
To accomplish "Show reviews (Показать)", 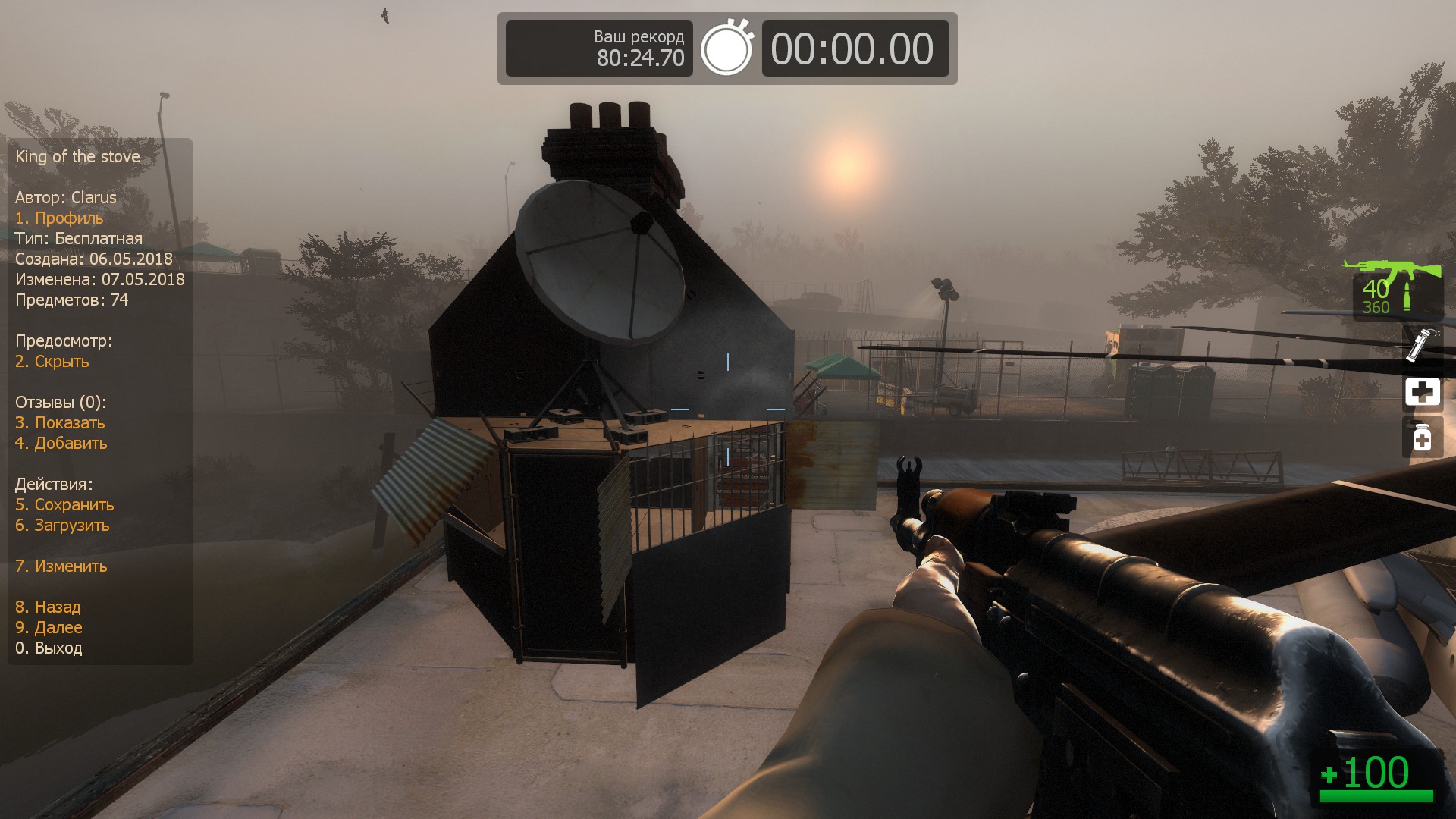I will pos(60,423).
